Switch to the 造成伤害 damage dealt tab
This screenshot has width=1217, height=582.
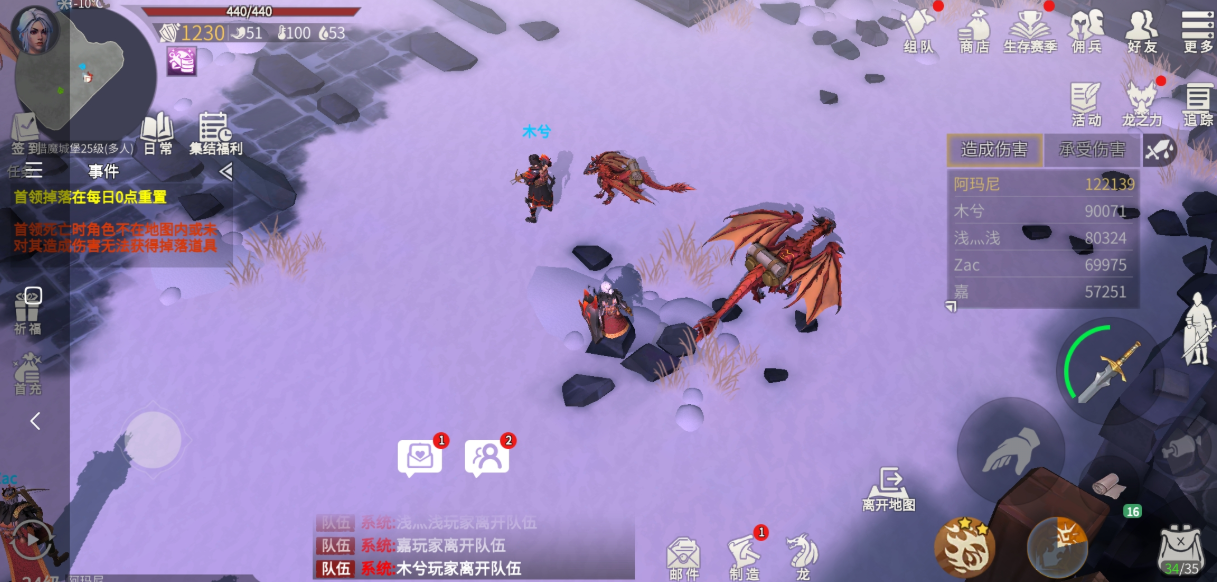[x=994, y=150]
